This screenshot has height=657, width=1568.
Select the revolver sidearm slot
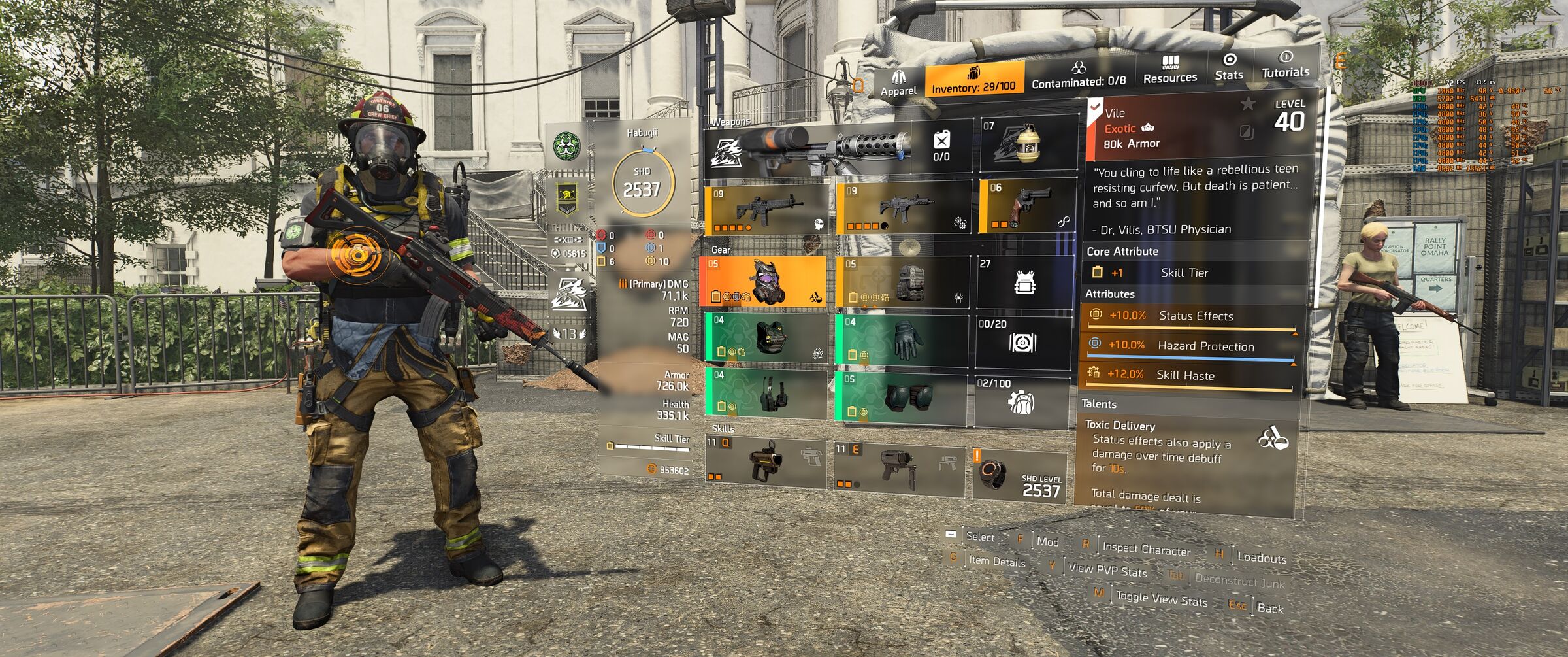point(1028,205)
